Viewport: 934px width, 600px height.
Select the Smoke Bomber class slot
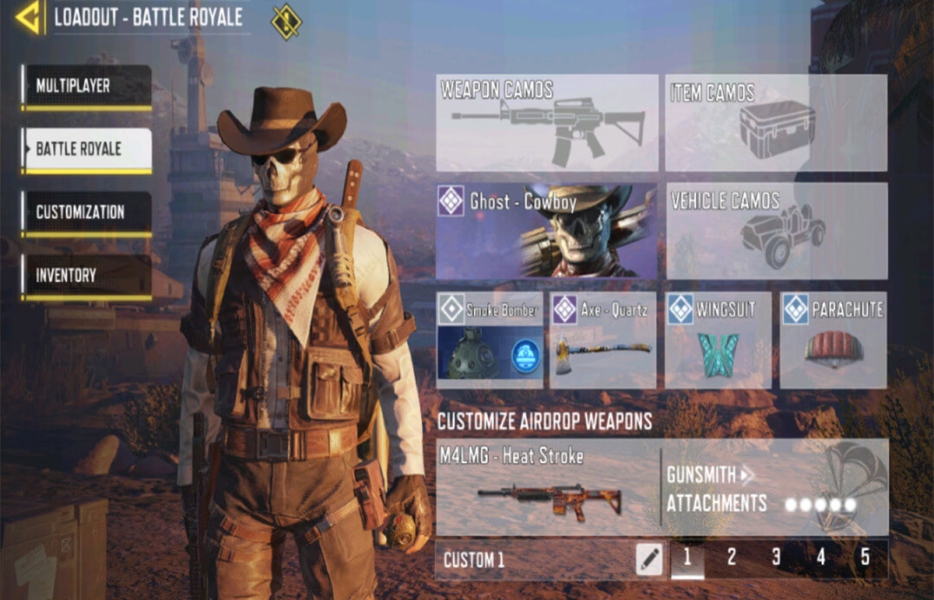[490, 340]
